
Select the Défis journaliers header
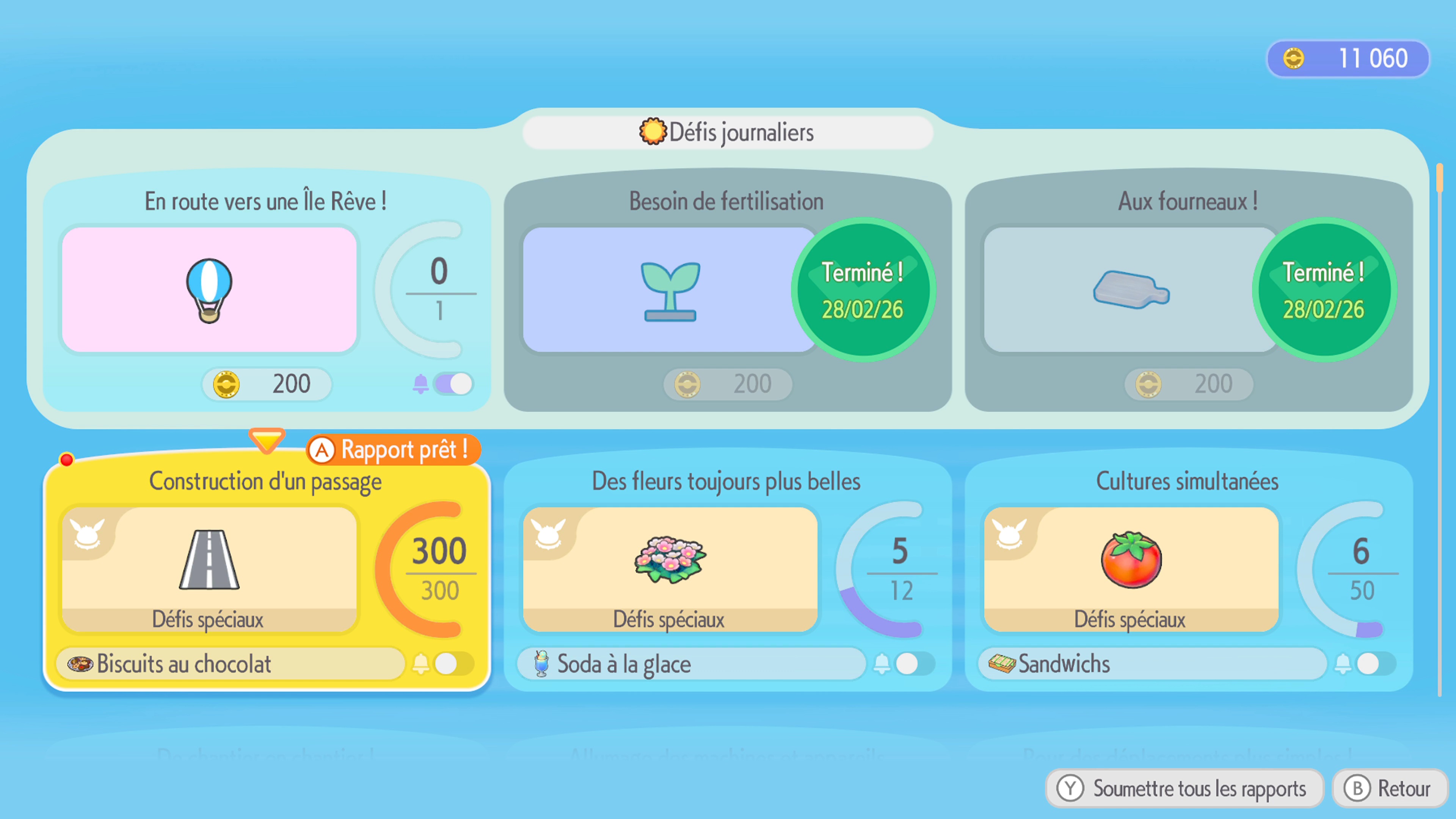click(728, 132)
